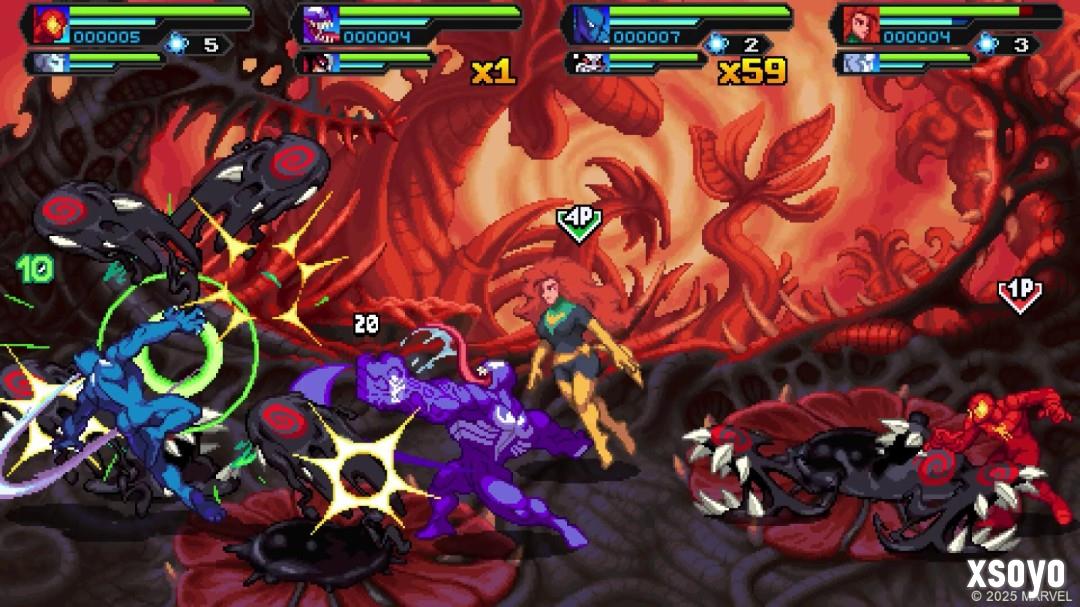Select the red armored hero portrait
This screenshot has width=1080, height=607.
point(47,24)
